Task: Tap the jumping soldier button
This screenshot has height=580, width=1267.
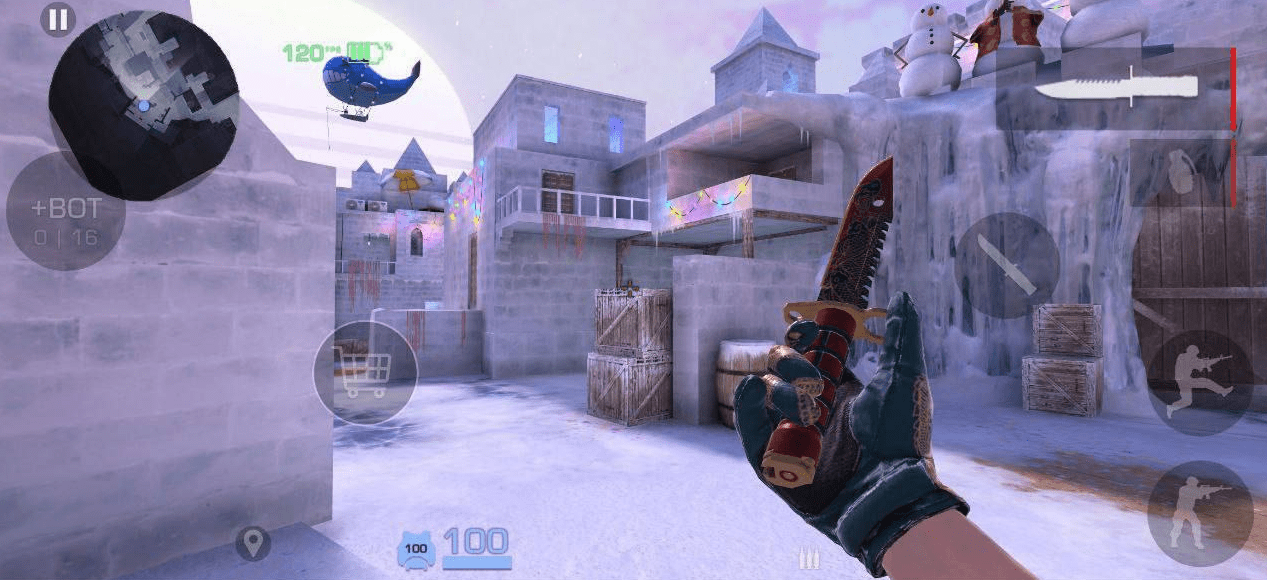Action: point(1200,382)
